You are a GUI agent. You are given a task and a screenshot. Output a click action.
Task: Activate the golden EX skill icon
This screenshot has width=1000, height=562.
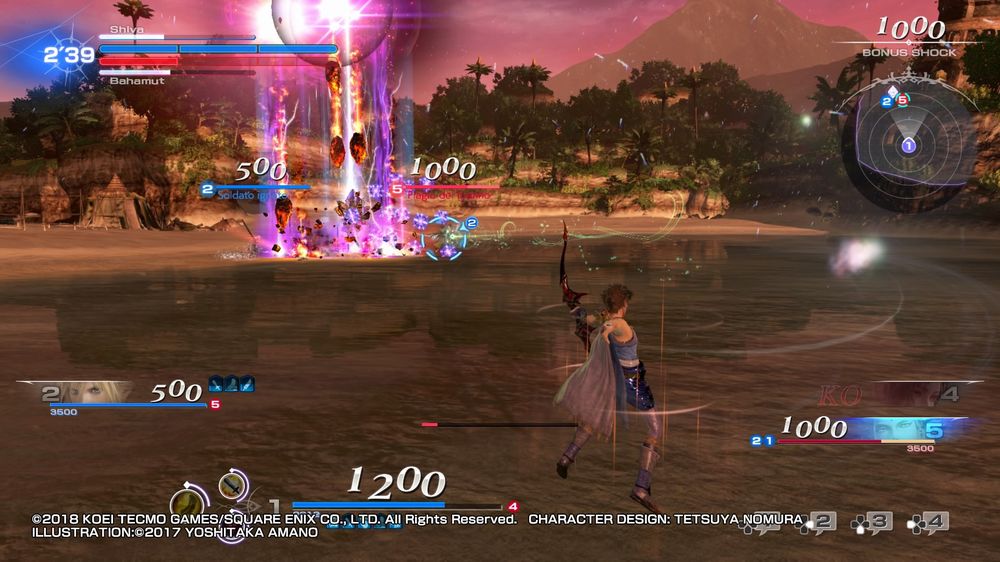tap(187, 503)
